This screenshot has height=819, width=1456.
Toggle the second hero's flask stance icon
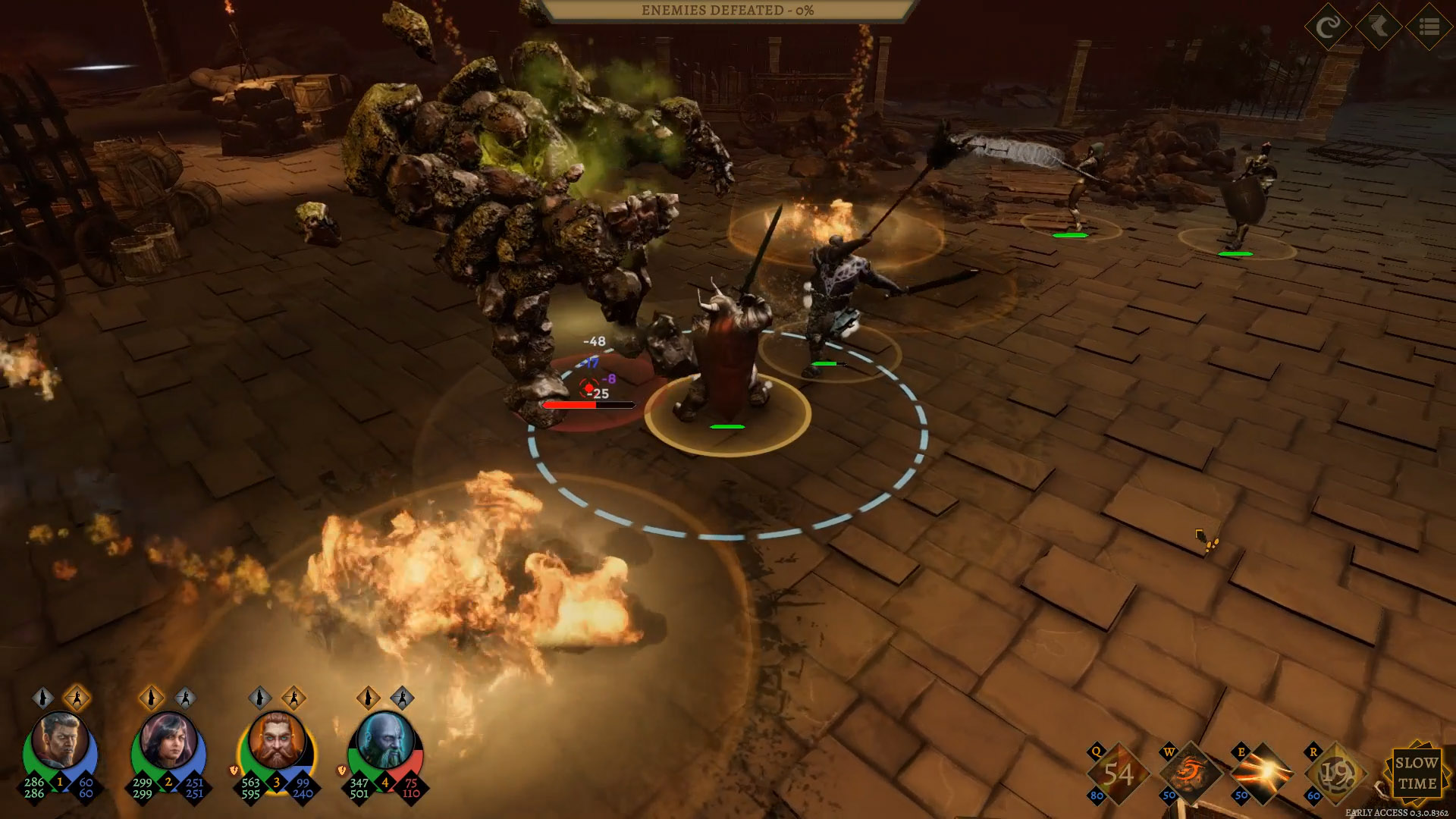tap(152, 698)
